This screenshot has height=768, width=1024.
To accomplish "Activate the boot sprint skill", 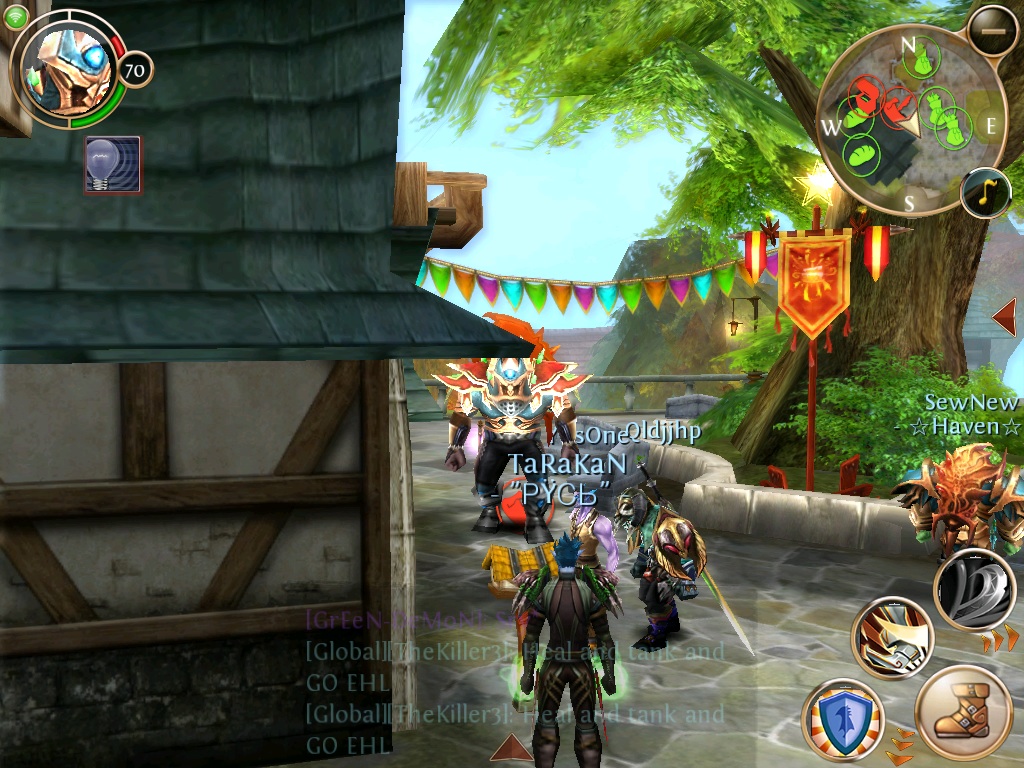I will click(x=963, y=714).
